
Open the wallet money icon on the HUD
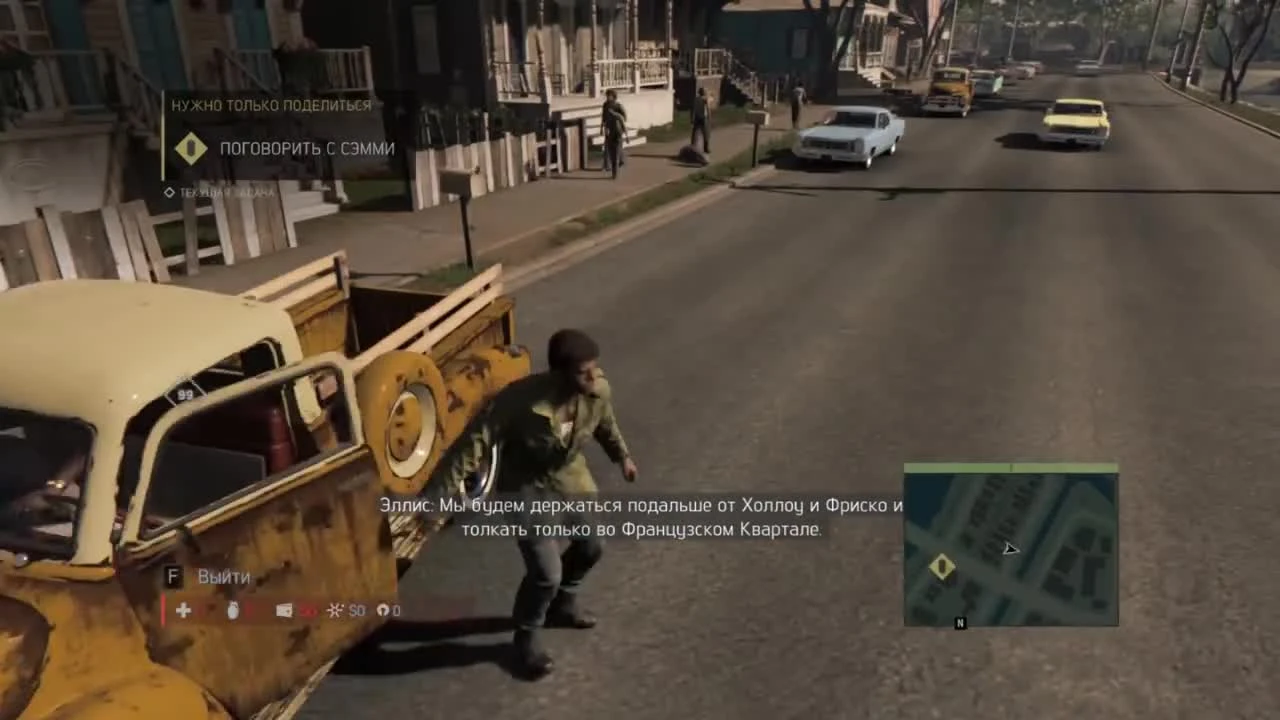click(283, 610)
